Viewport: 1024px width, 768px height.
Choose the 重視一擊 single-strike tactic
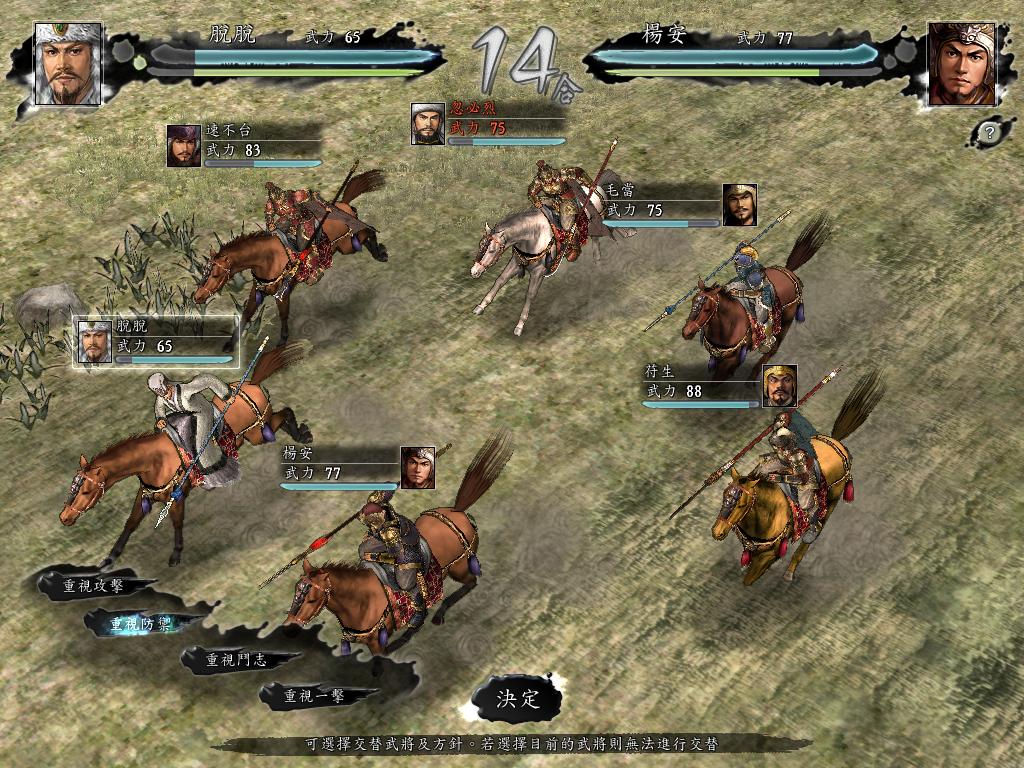(316, 696)
